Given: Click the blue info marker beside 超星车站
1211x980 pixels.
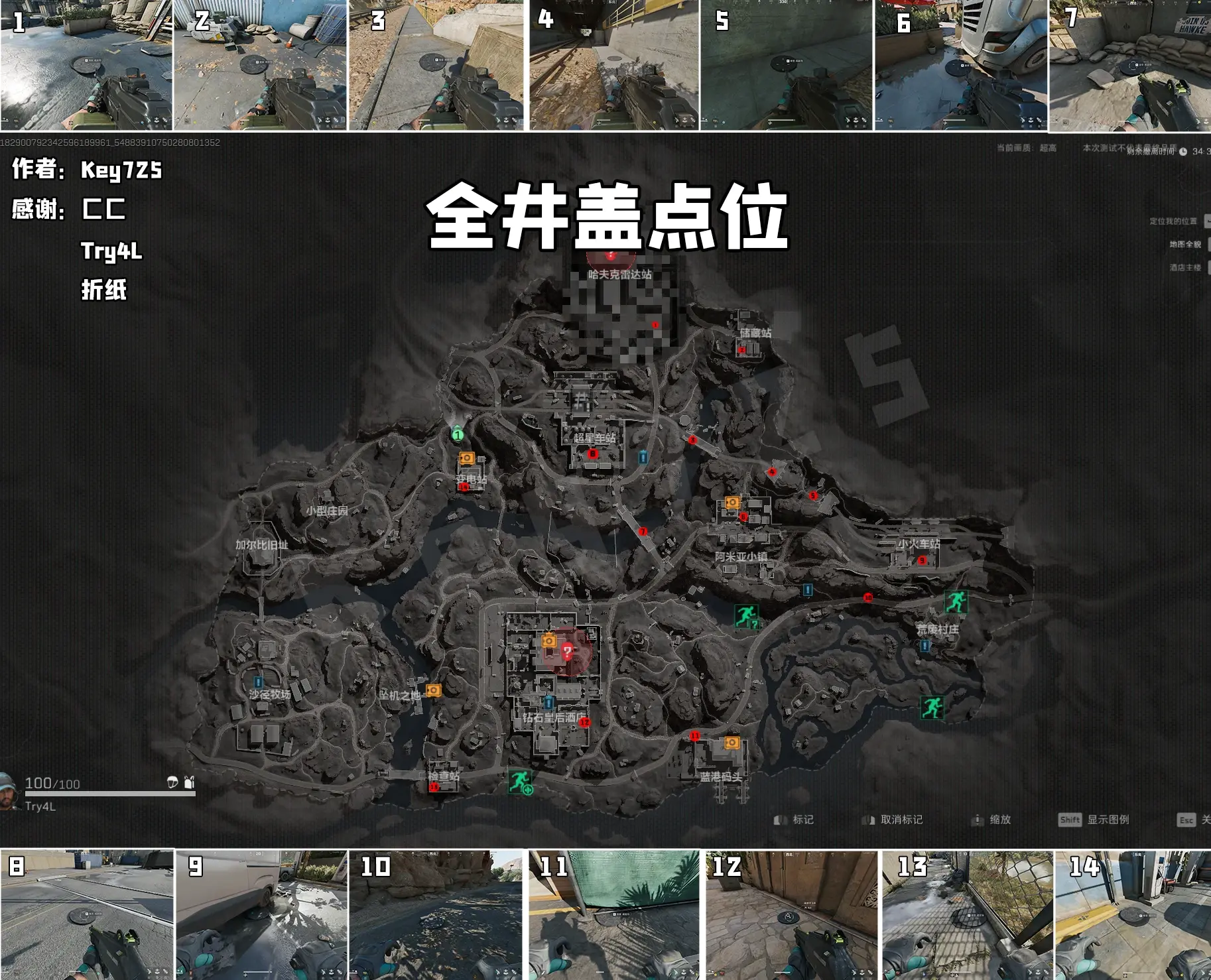Looking at the screenshot, I should [643, 458].
